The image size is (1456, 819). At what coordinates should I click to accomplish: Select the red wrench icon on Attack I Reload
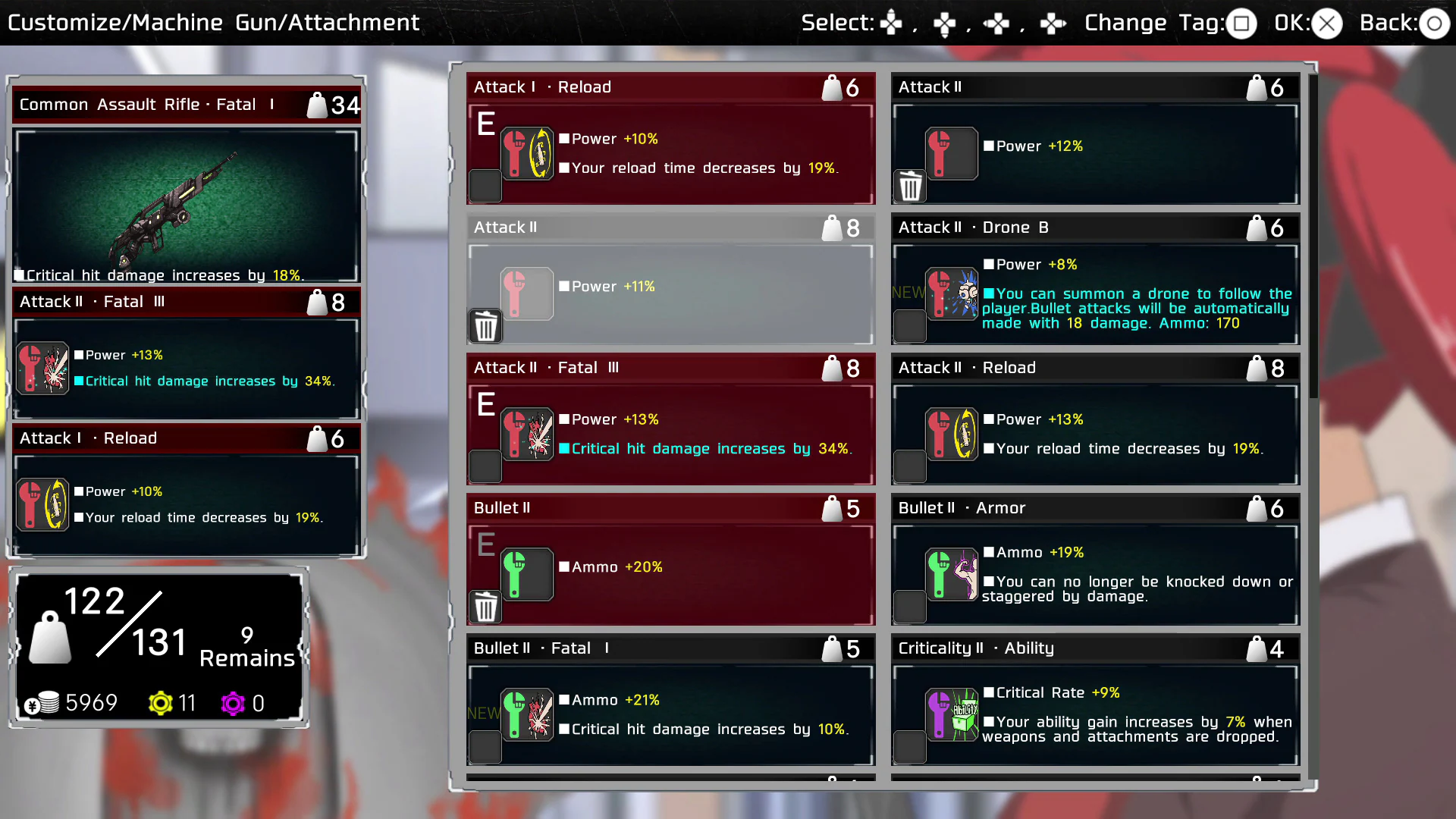pos(528,154)
